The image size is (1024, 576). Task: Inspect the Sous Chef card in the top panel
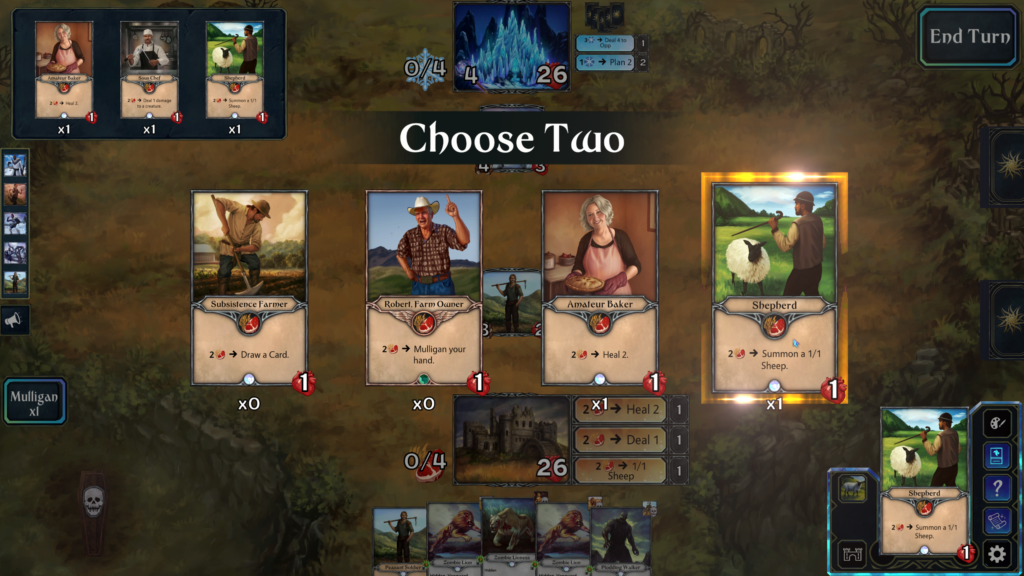click(x=149, y=70)
